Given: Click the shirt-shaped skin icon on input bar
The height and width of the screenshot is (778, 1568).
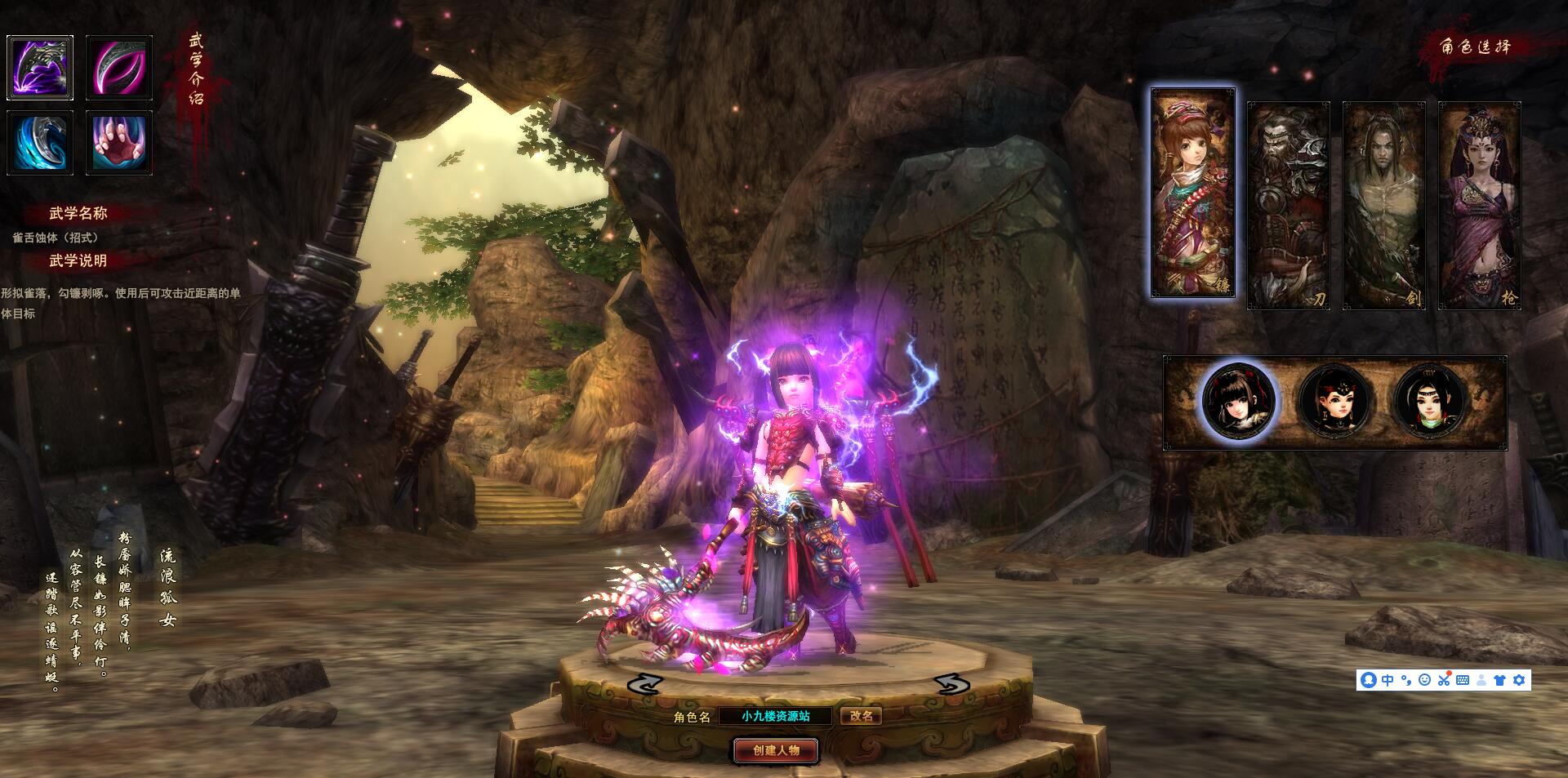Looking at the screenshot, I should point(1500,681).
